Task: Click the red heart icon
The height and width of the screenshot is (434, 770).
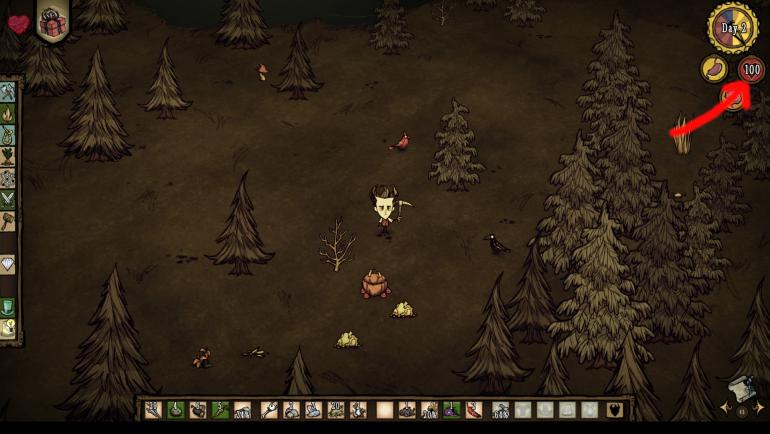Action: tap(18, 24)
